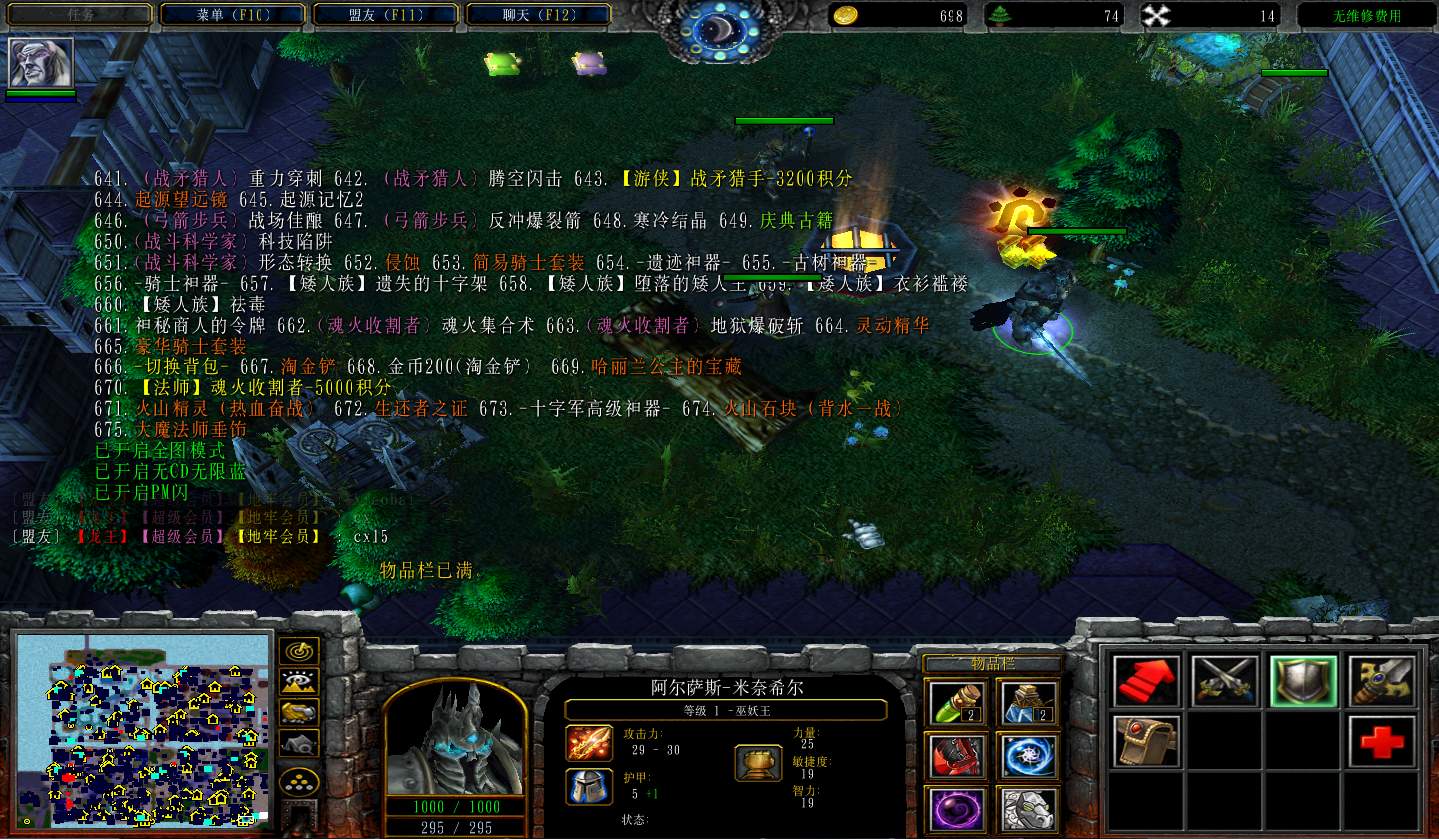Screen dimensions: 1439x839
Task: Open the 任务 quests button
Action: [82, 15]
